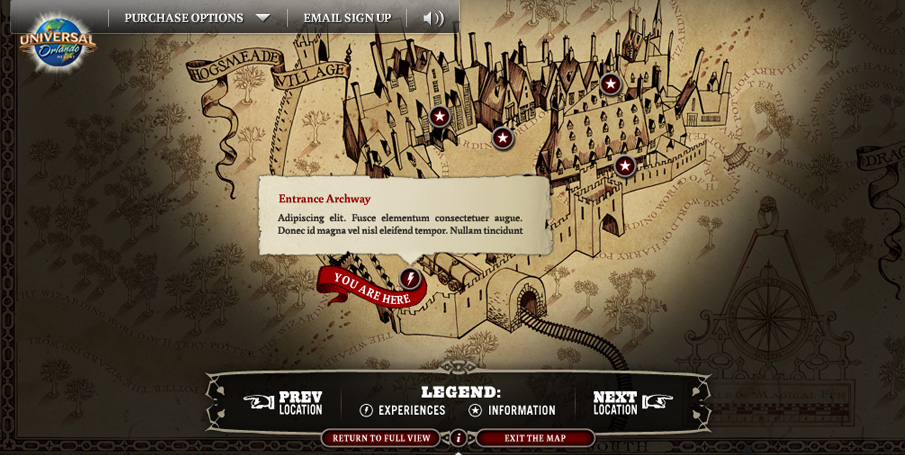The width and height of the screenshot is (905, 455).
Task: Toggle the sound speaker icon
Action: point(433,18)
